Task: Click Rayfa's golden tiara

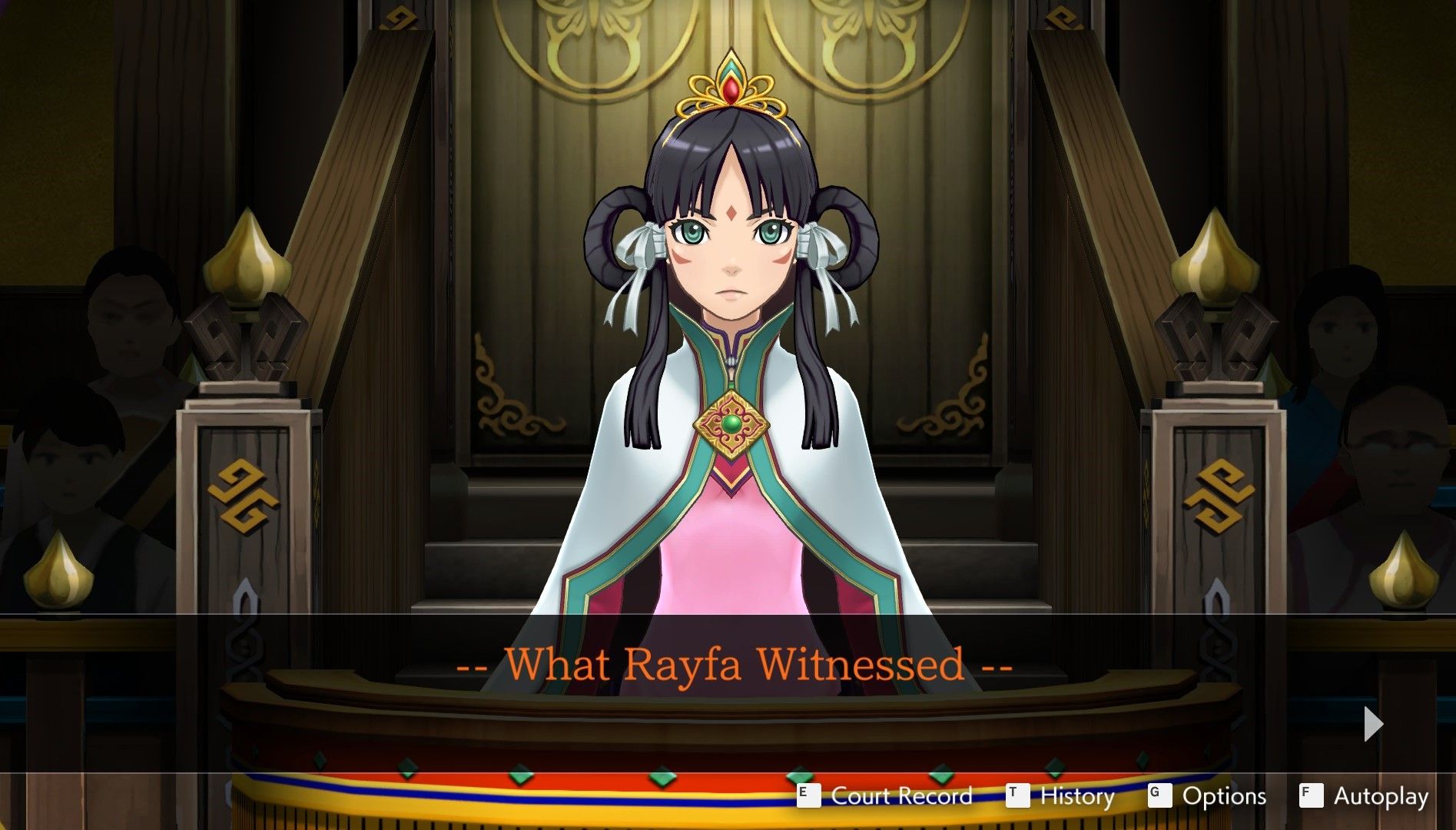Action: point(731,85)
